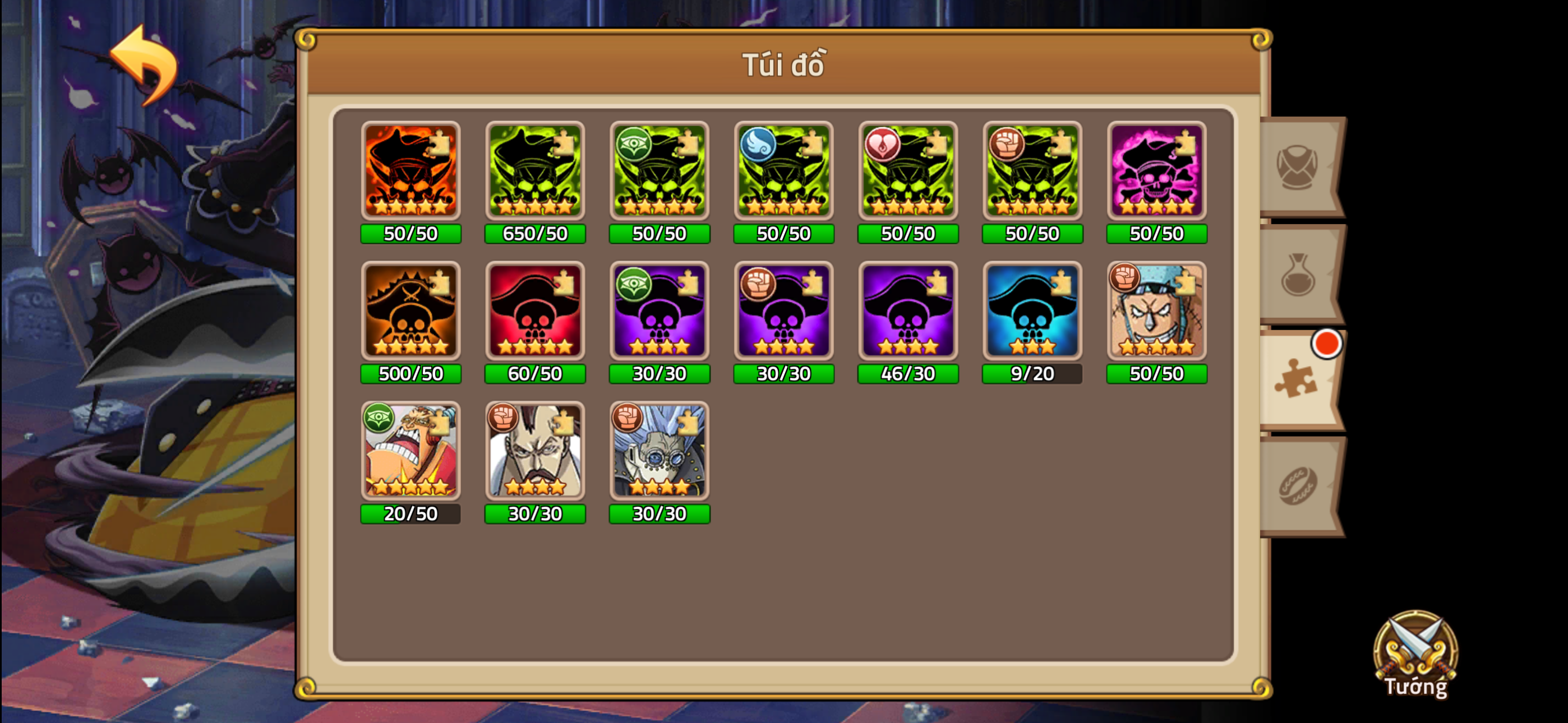
Task: Open the green-eye purple skull shard (30/30)
Action: [659, 312]
